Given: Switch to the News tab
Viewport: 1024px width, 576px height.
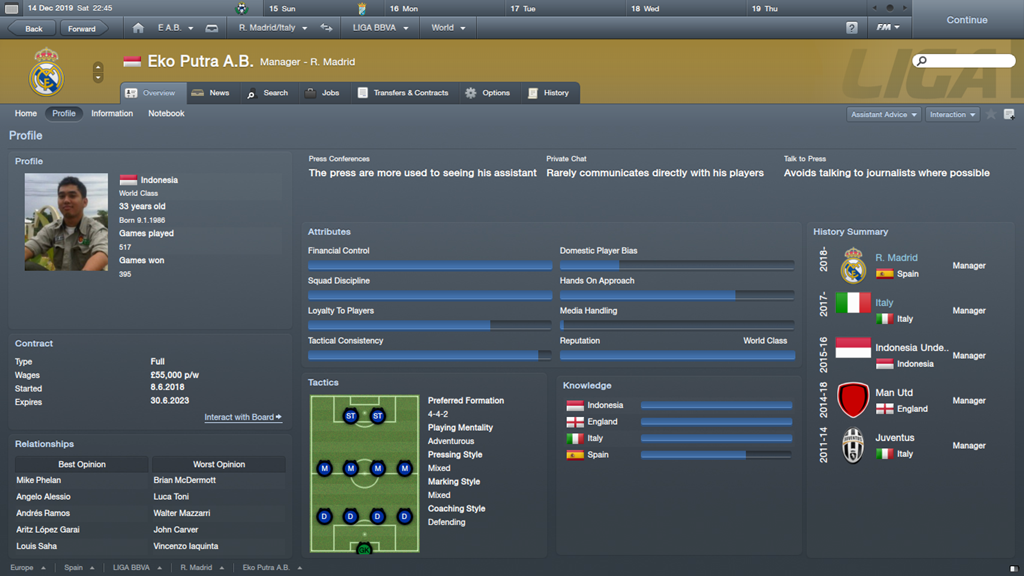Looking at the screenshot, I should pyautogui.click(x=210, y=93).
